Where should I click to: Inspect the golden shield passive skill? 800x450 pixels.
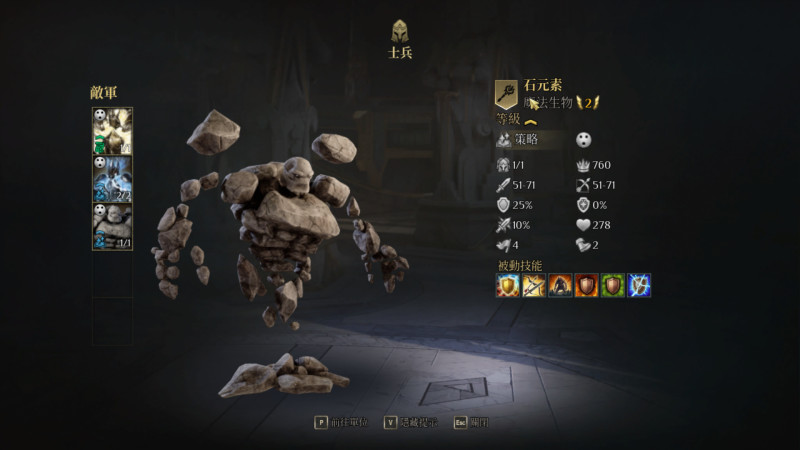tap(508, 285)
